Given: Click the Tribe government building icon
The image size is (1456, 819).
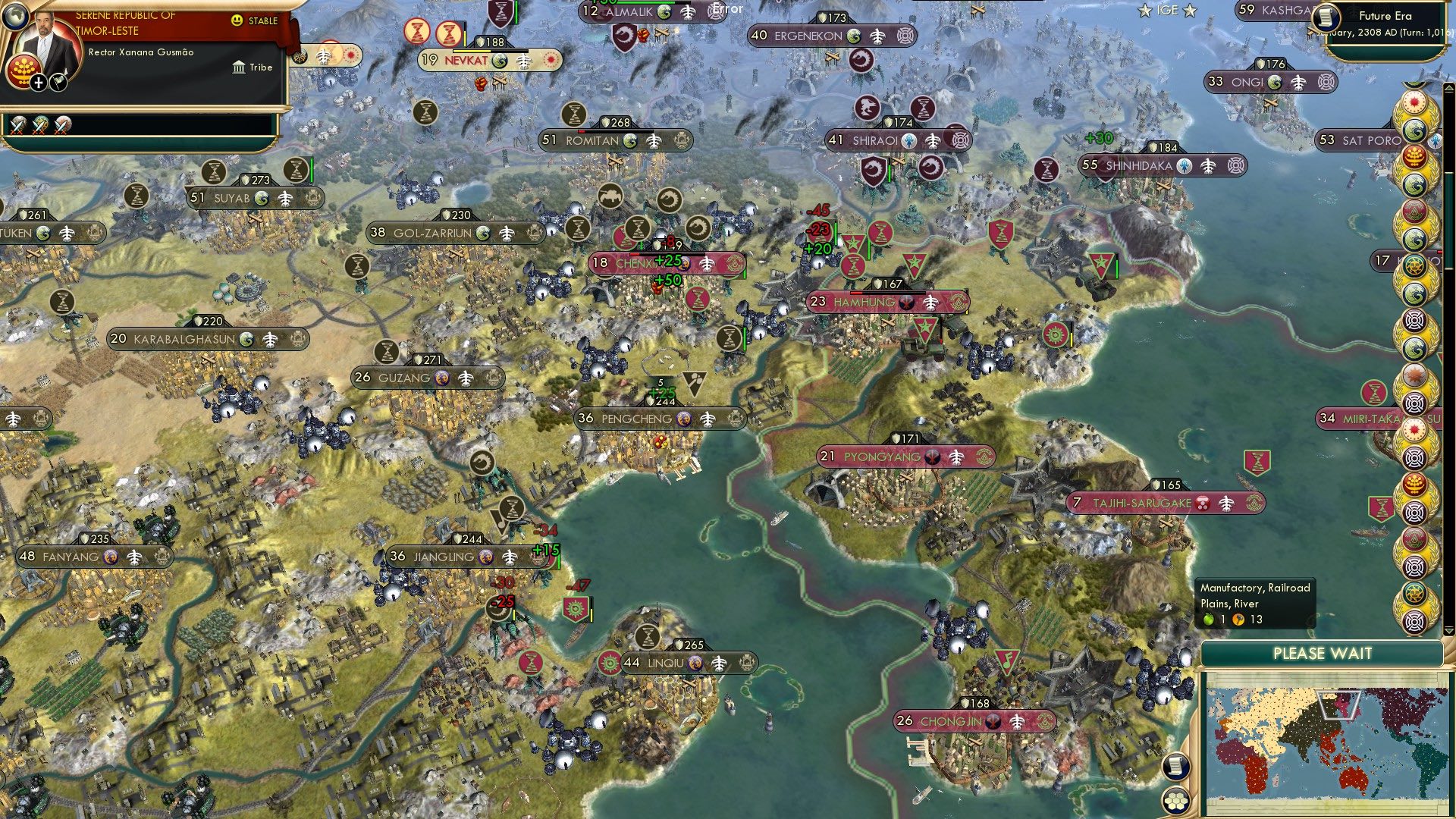Looking at the screenshot, I should click(239, 67).
